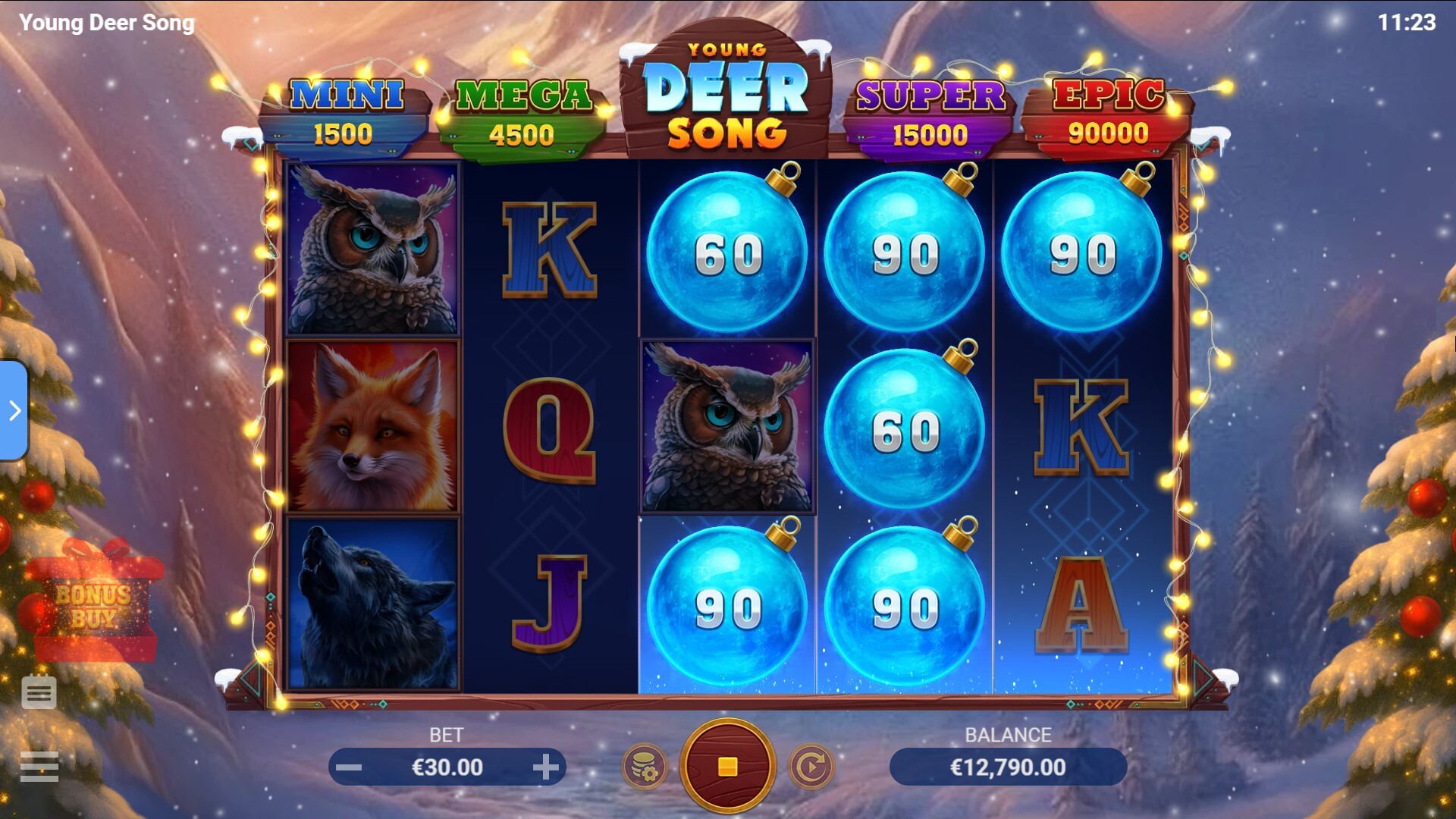Increase the bet with the plus button

545,767
